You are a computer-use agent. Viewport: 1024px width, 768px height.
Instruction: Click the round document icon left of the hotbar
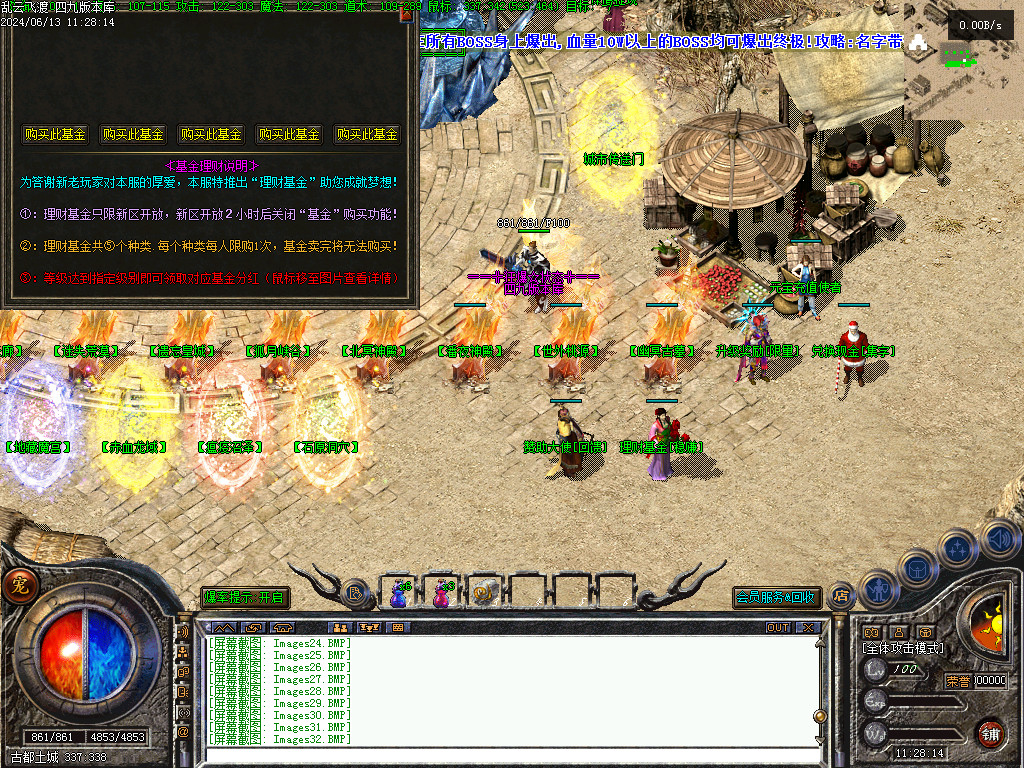pos(355,594)
